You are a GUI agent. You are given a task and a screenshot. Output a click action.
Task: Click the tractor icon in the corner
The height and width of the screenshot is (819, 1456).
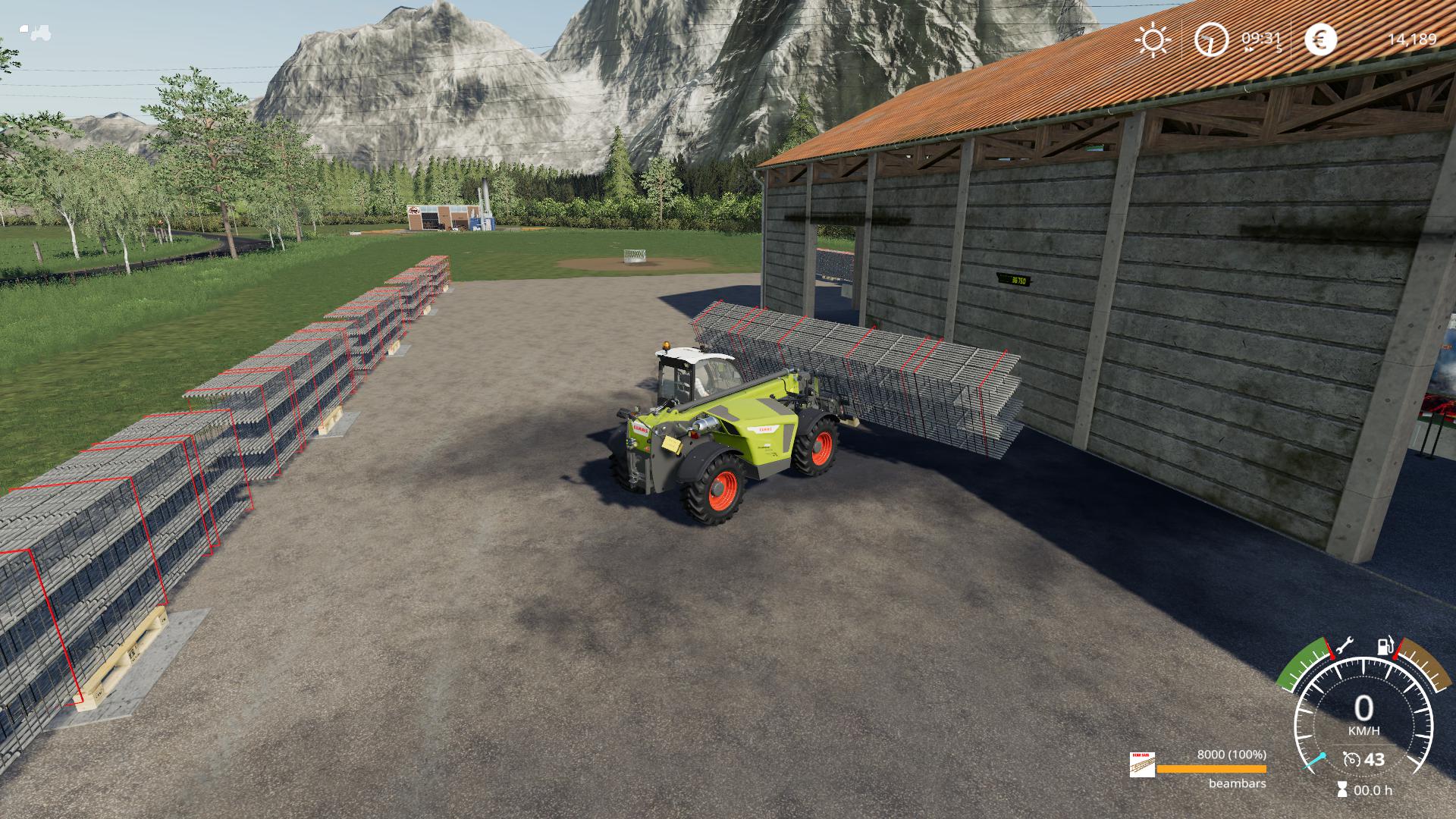[35, 33]
